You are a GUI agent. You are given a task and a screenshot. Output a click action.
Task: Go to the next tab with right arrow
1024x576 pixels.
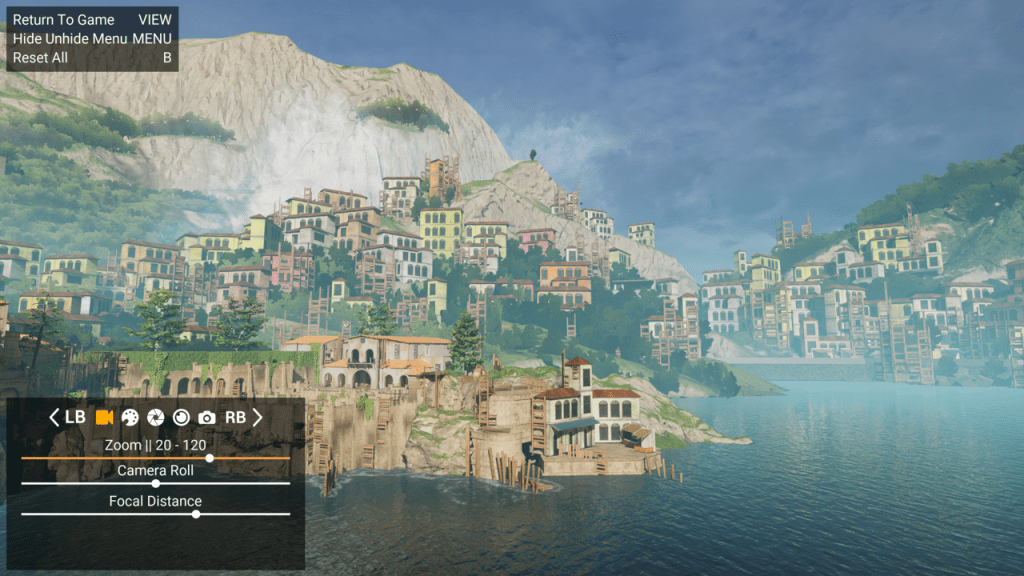pos(257,417)
